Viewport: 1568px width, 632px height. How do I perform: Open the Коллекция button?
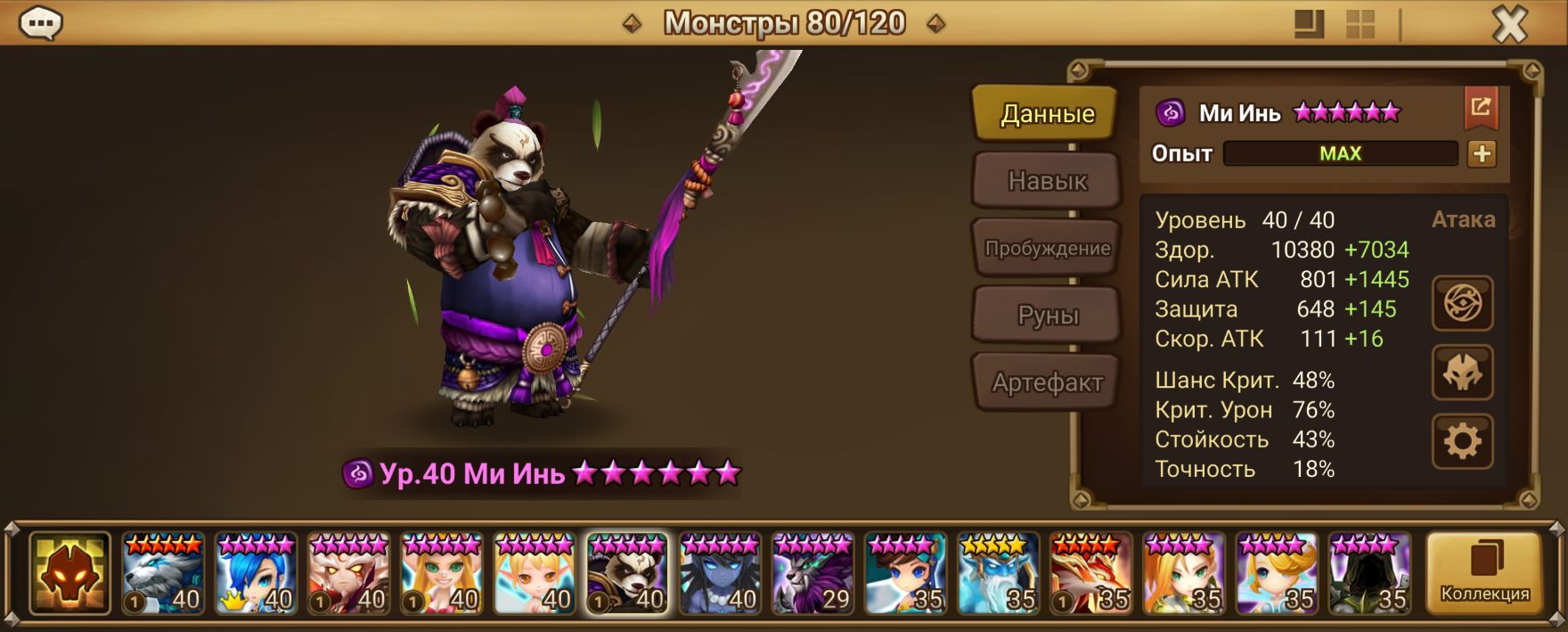coord(1484,574)
